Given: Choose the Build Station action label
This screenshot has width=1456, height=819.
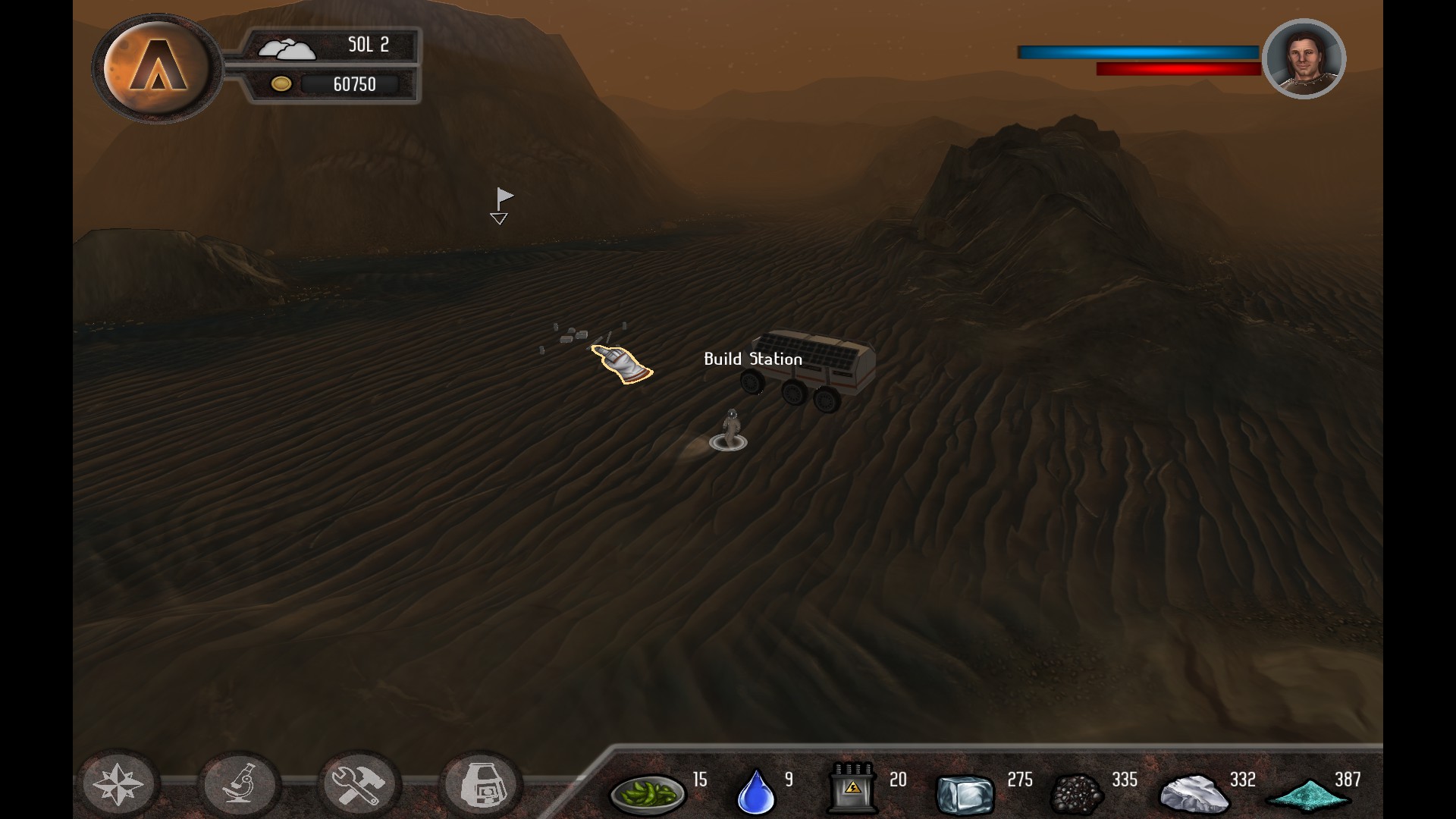Looking at the screenshot, I should 752,359.
